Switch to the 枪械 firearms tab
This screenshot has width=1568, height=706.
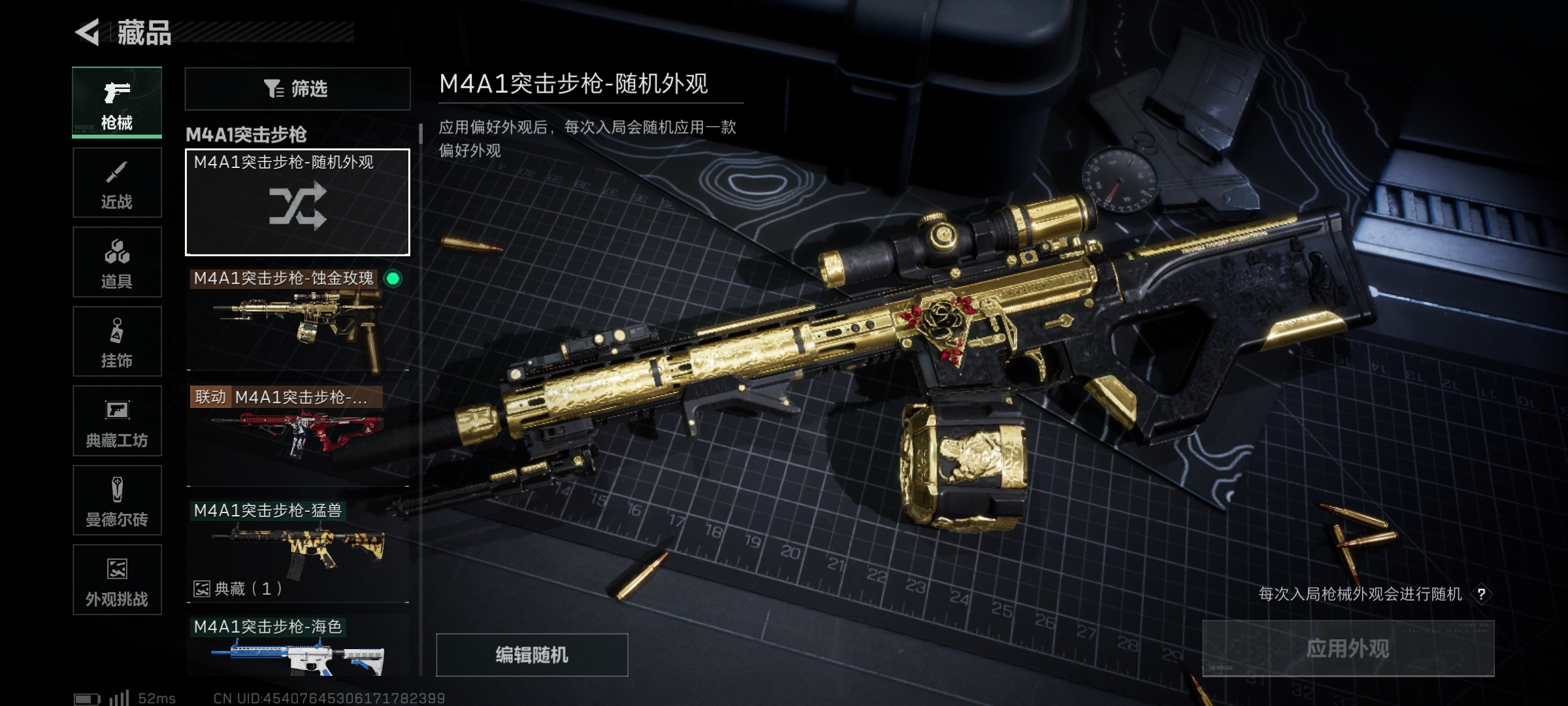117,103
